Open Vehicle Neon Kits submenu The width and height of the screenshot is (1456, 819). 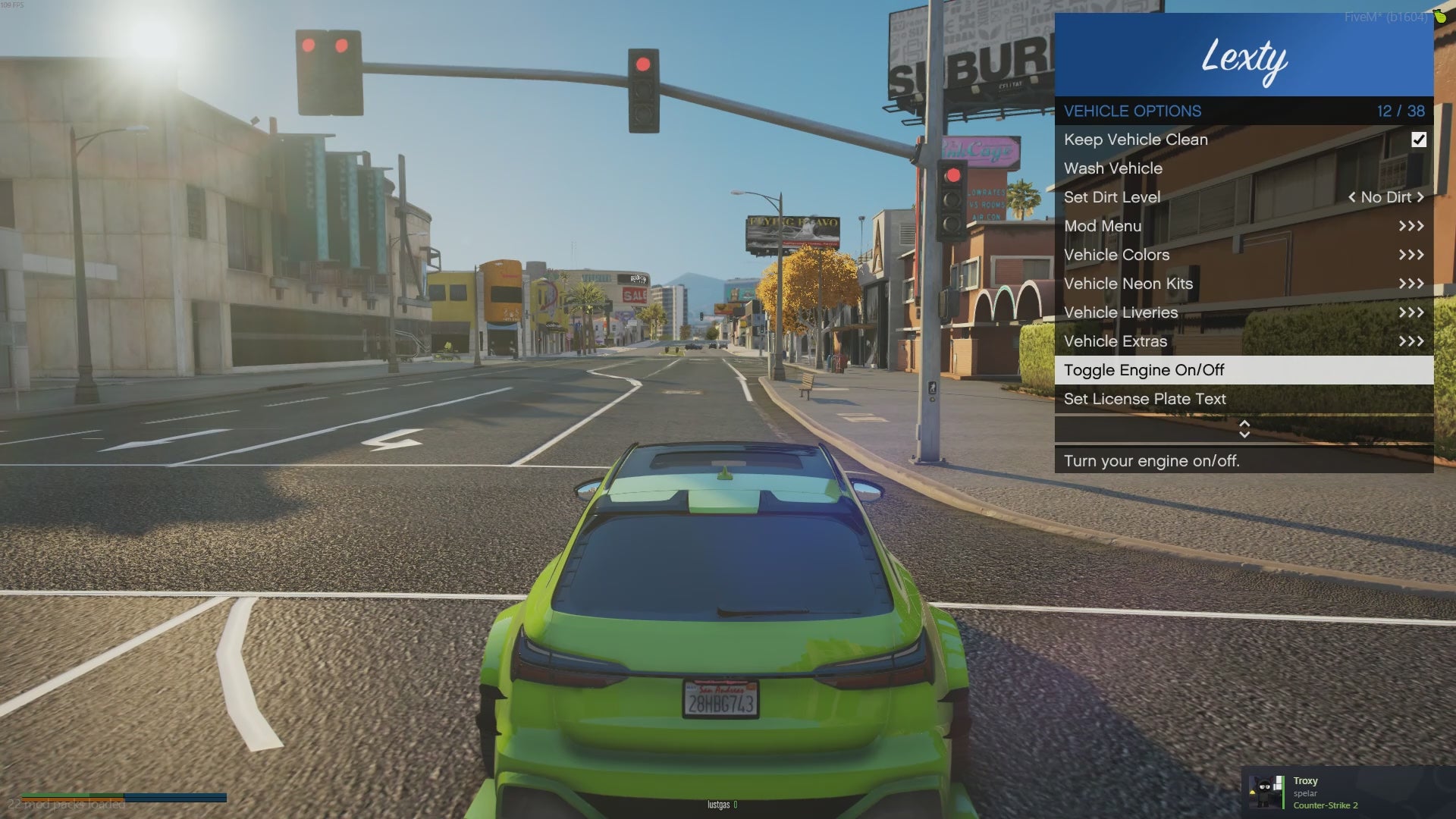tap(1244, 284)
